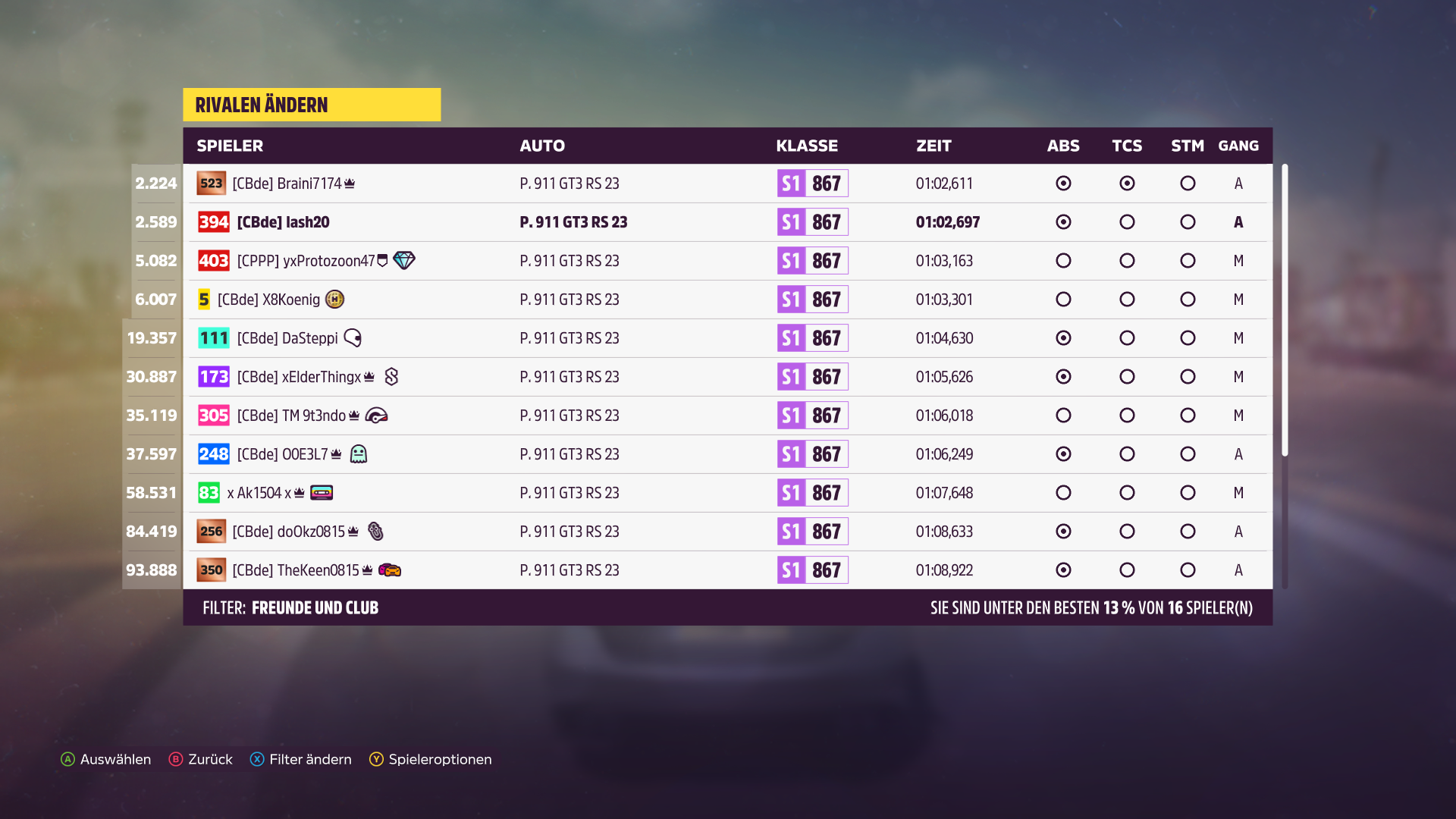Select the gold H emblem beside X8Koenig
The width and height of the screenshot is (1456, 819).
click(x=334, y=300)
